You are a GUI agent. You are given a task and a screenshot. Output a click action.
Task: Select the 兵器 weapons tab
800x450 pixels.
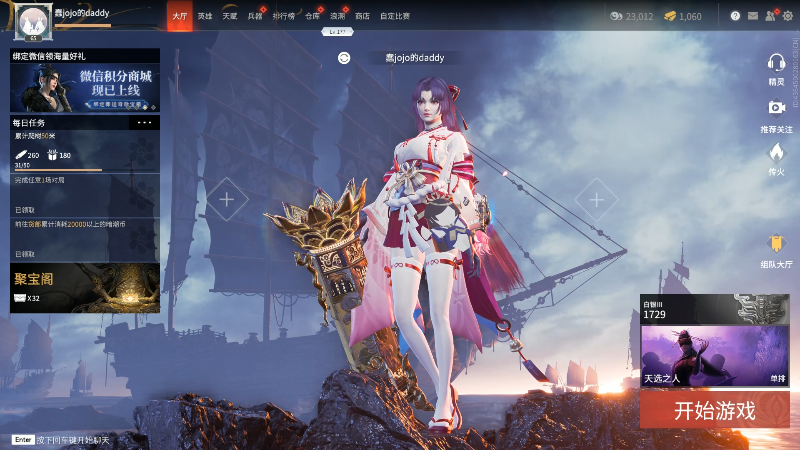point(255,16)
